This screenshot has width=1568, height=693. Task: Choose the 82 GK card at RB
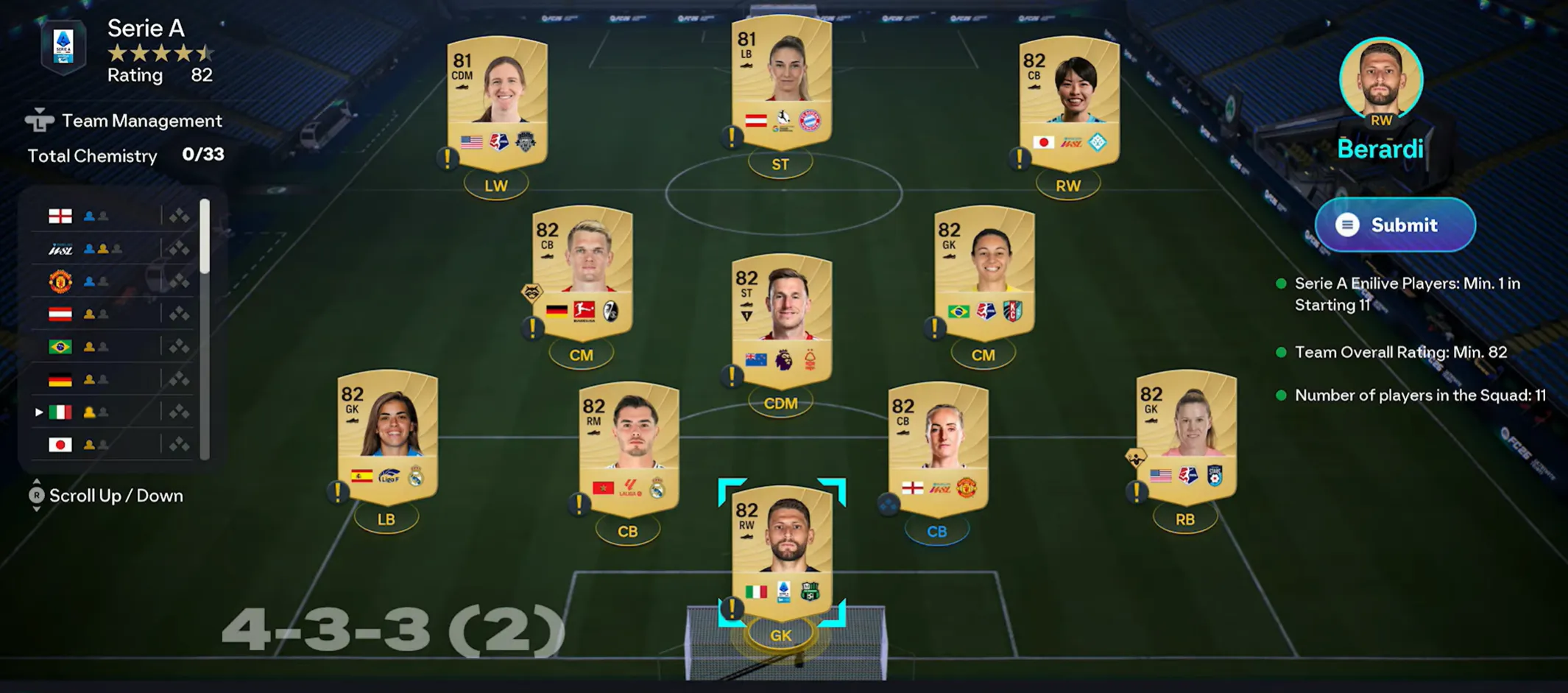tap(1186, 435)
